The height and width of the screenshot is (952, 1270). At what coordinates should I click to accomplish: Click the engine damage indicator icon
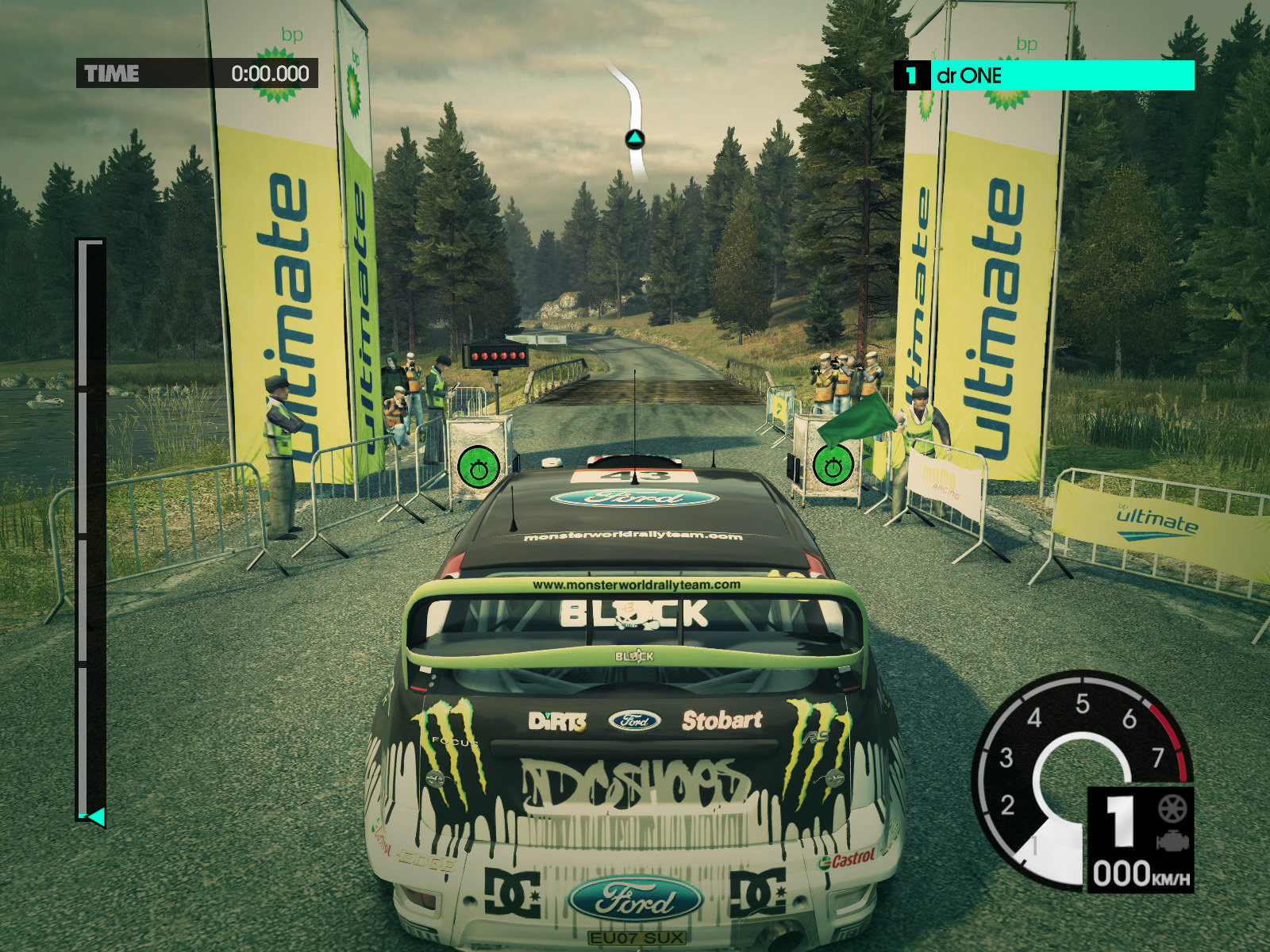(x=1172, y=840)
